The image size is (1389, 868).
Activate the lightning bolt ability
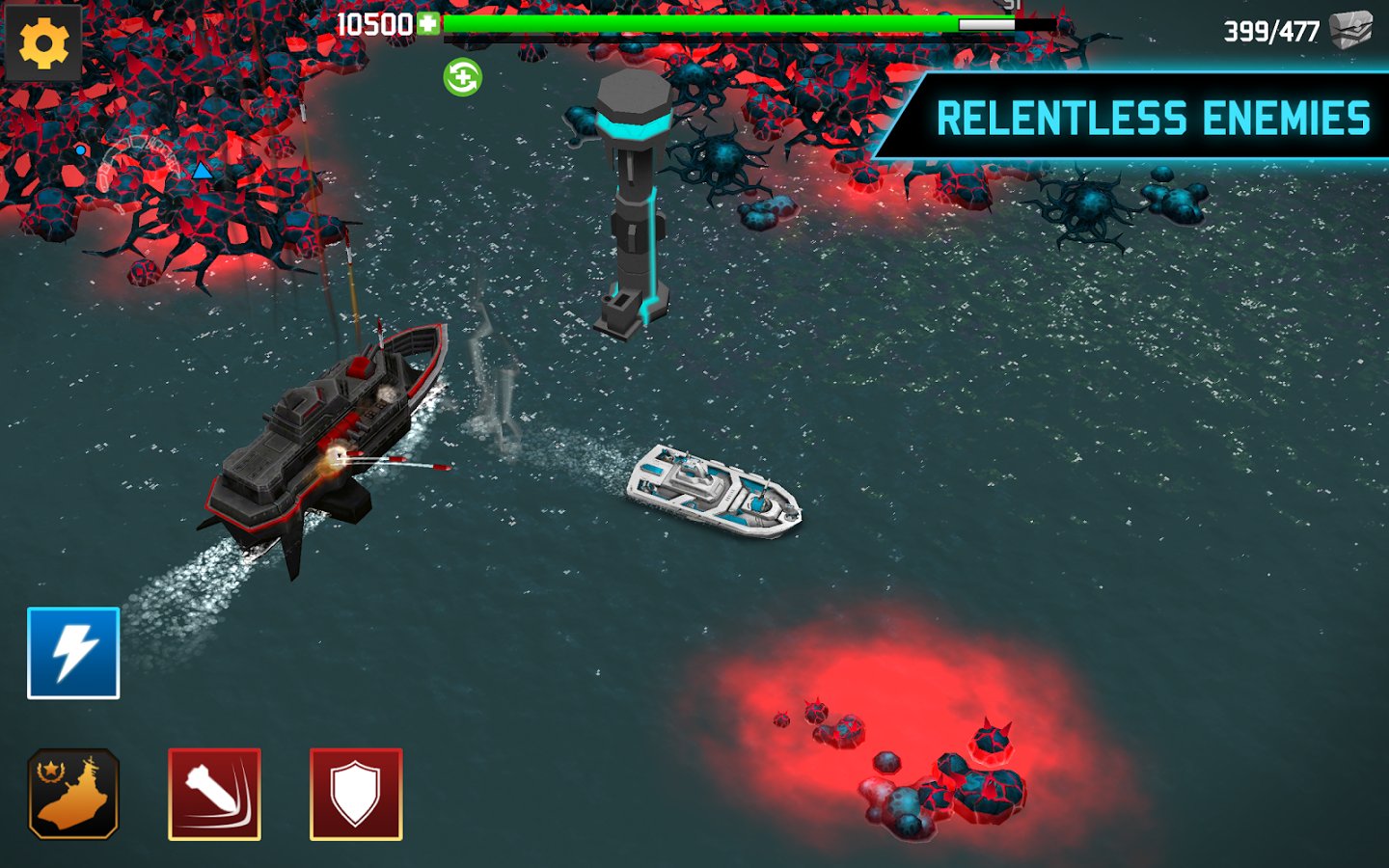pyautogui.click(x=73, y=653)
